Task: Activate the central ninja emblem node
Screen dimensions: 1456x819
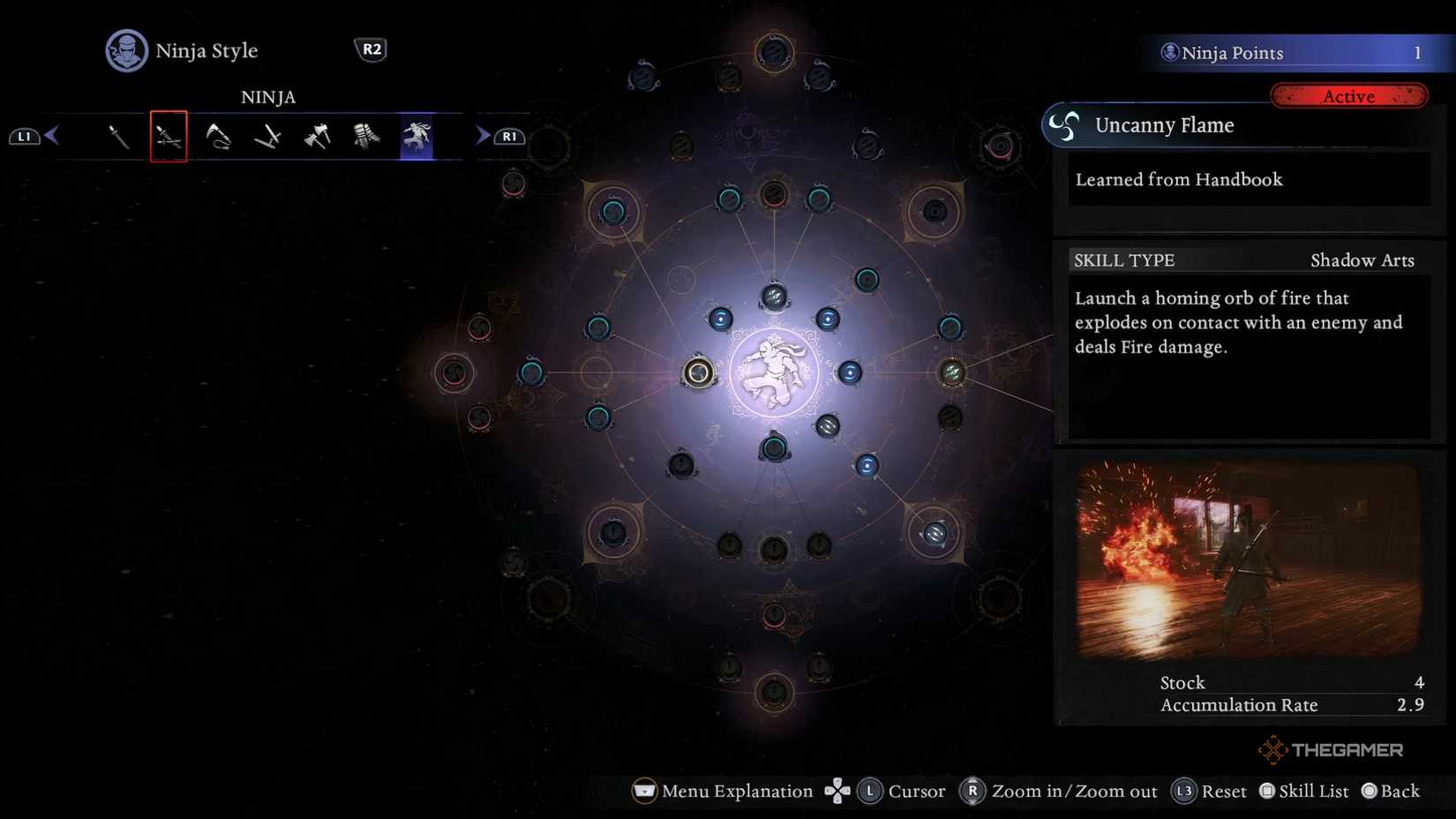Action: tap(775, 372)
